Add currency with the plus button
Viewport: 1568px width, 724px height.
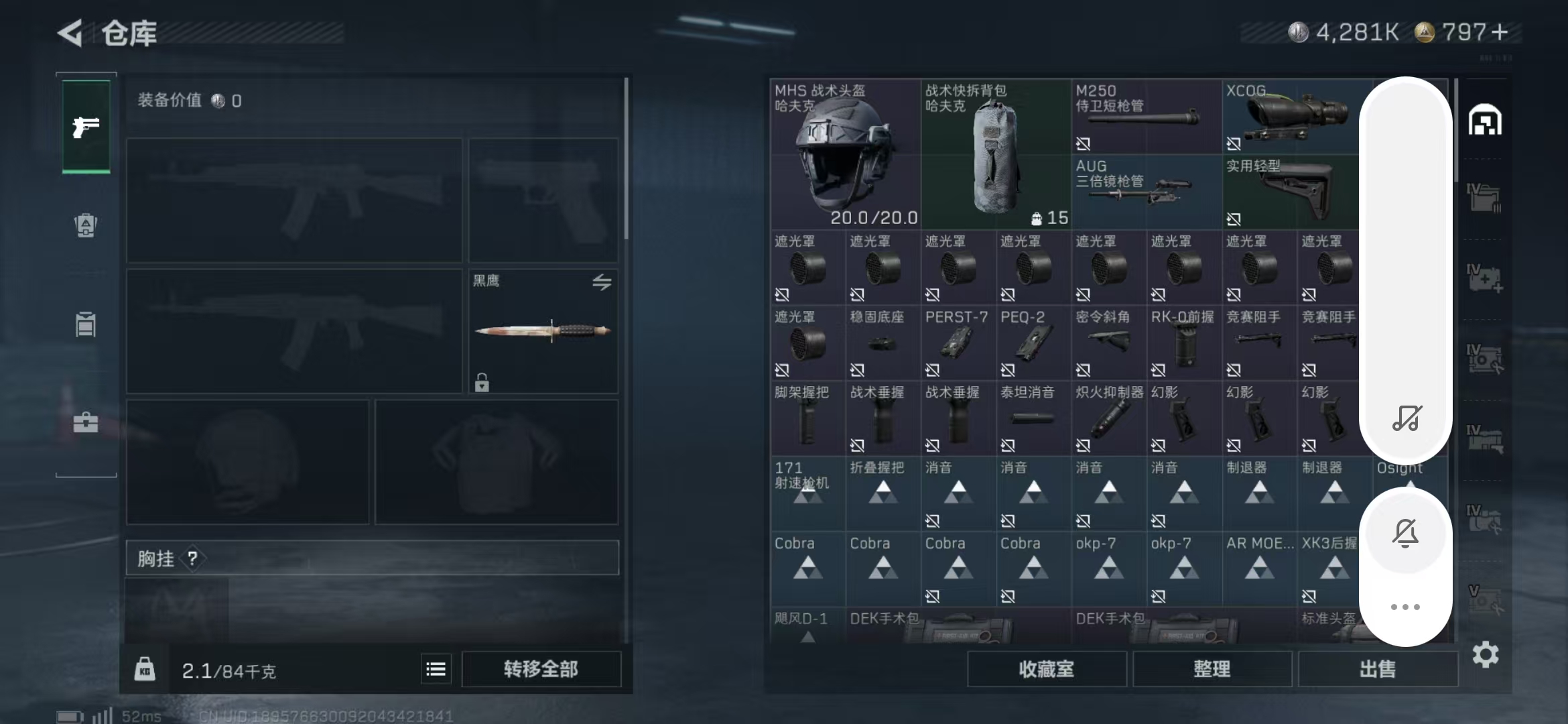[x=1500, y=32]
